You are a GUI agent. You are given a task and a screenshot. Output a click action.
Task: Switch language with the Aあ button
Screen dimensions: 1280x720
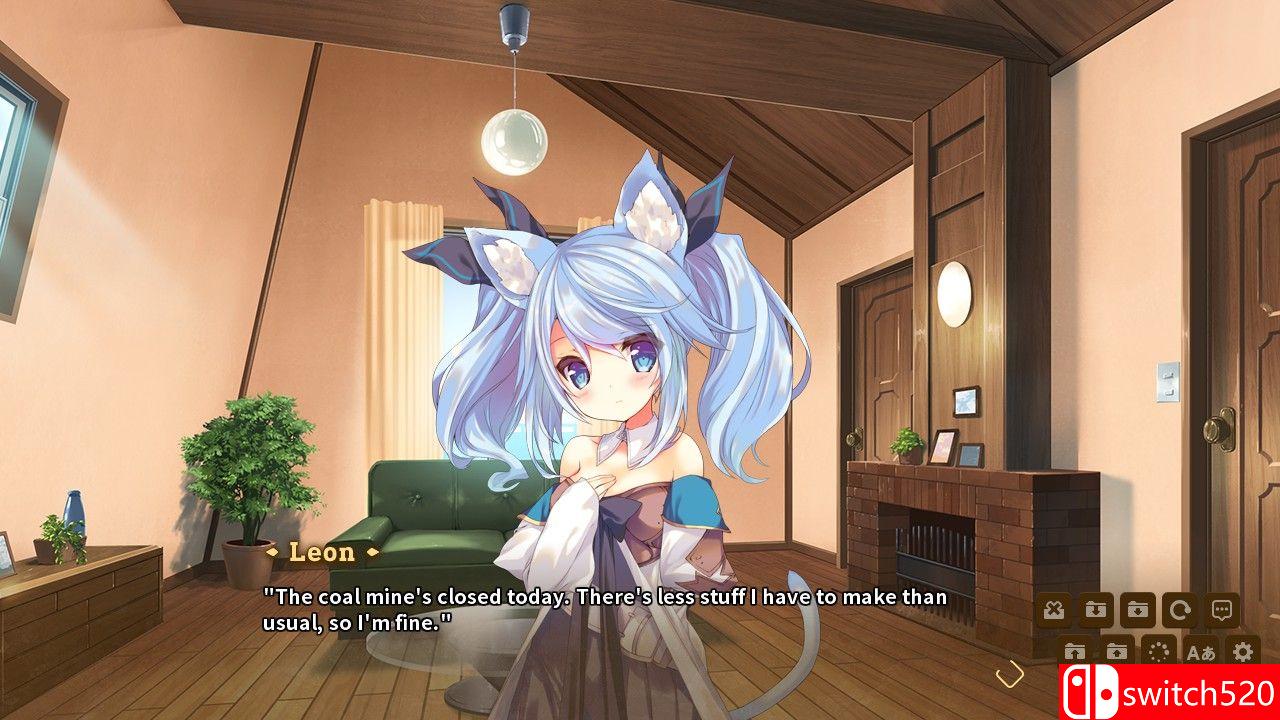(1200, 650)
